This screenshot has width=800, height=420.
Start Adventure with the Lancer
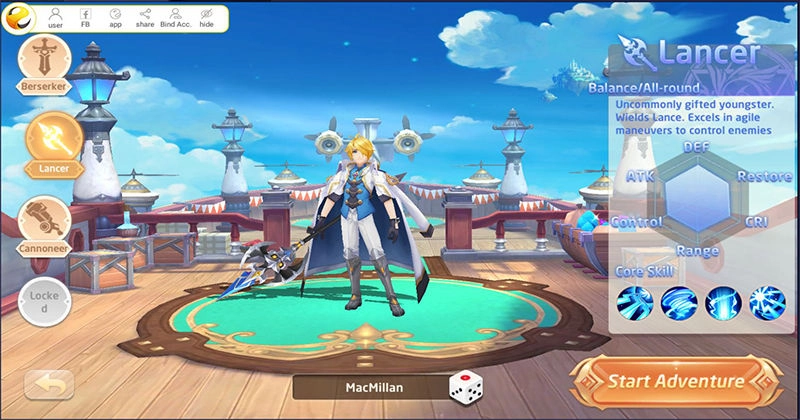675,381
